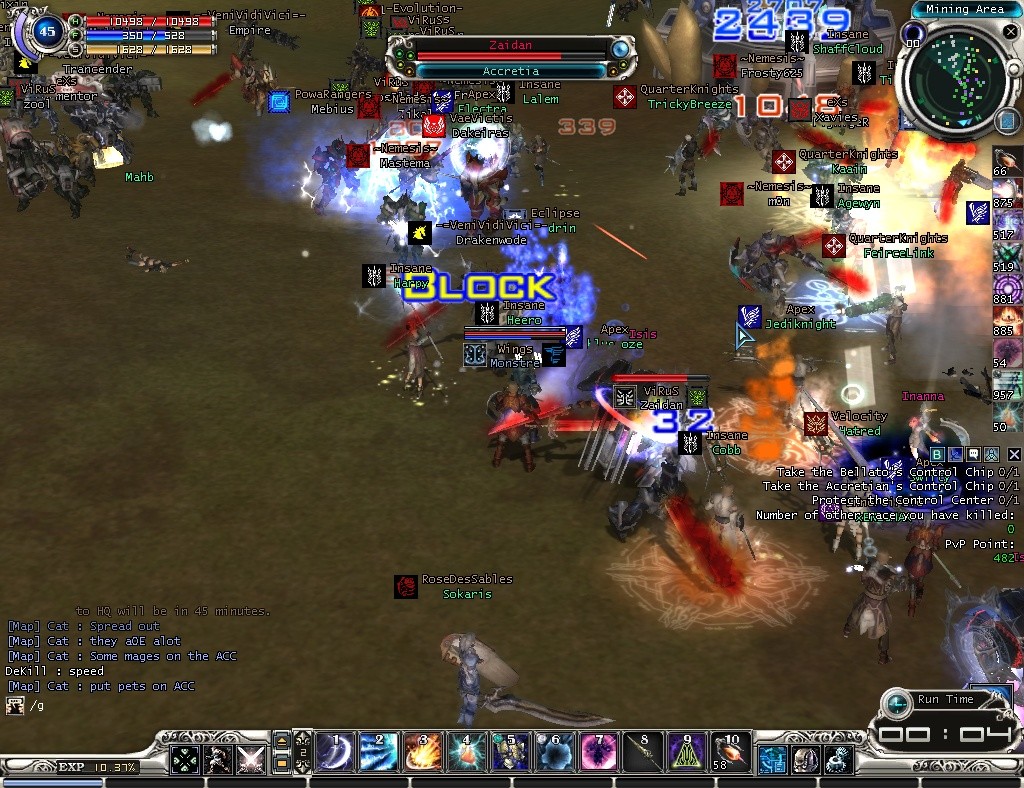
Task: Select the crossed swords icon by the hotbar
Action: [x=250, y=760]
